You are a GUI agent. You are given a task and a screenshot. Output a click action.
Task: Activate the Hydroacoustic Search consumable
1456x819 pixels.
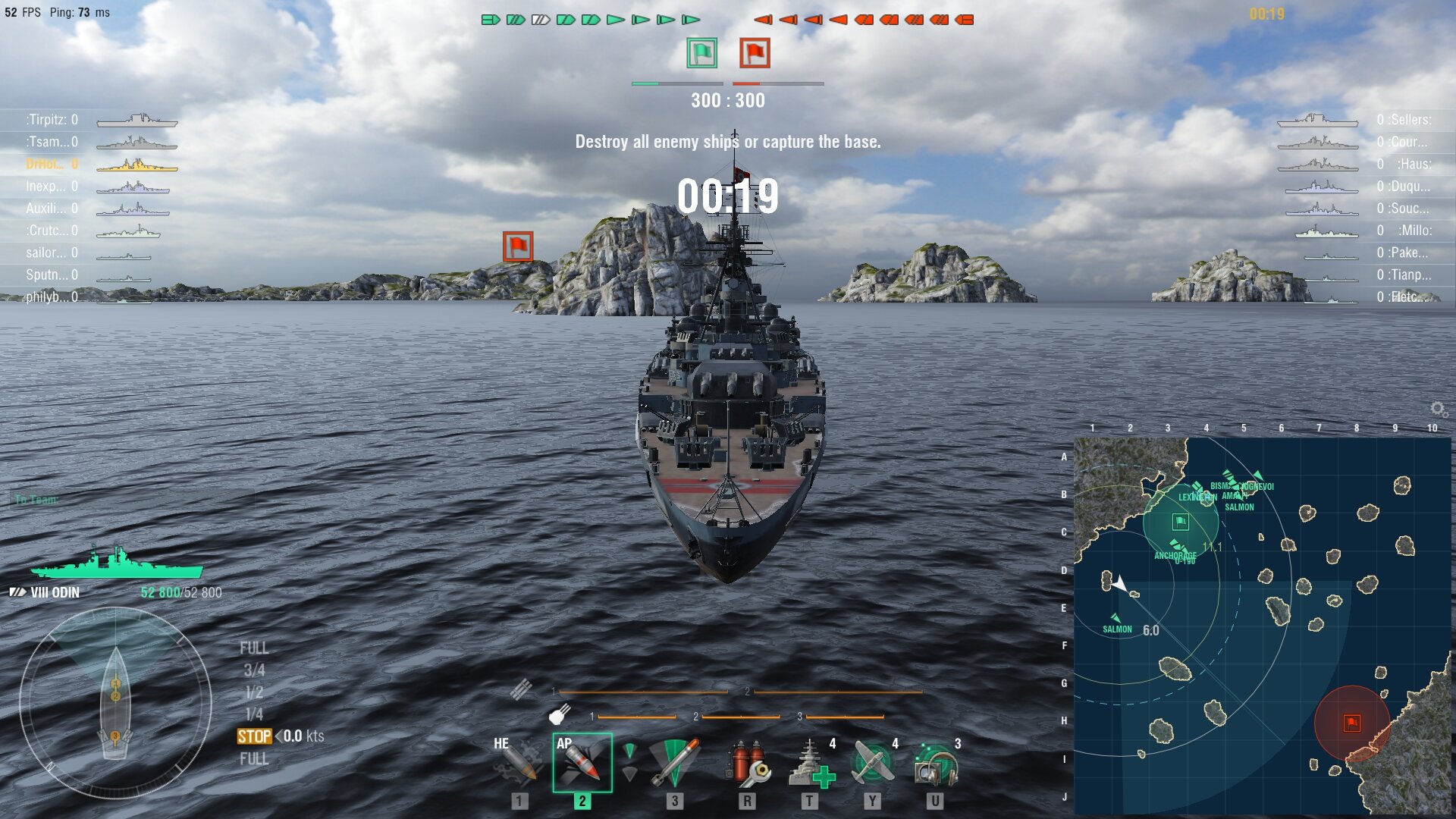935,762
